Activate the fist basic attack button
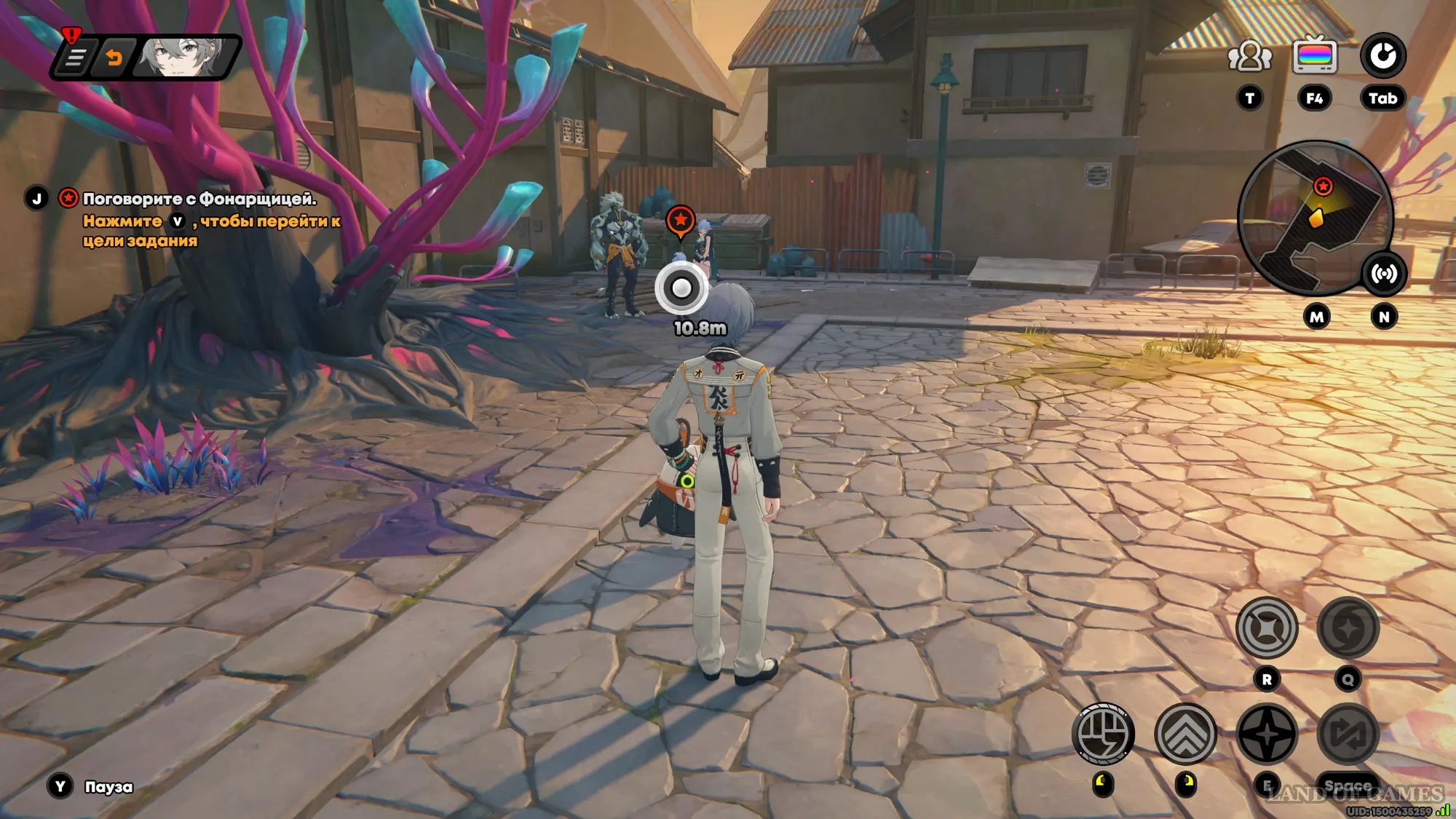 1103,733
